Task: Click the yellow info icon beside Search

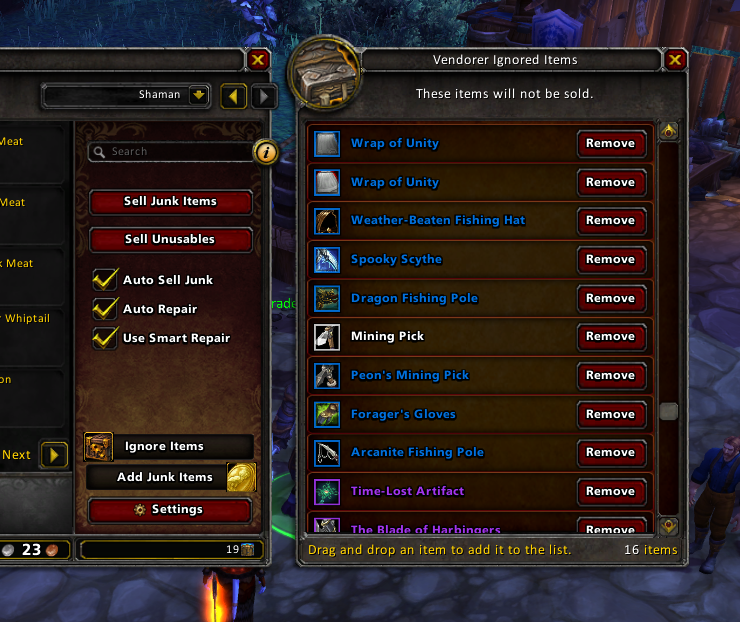Action: coord(266,152)
